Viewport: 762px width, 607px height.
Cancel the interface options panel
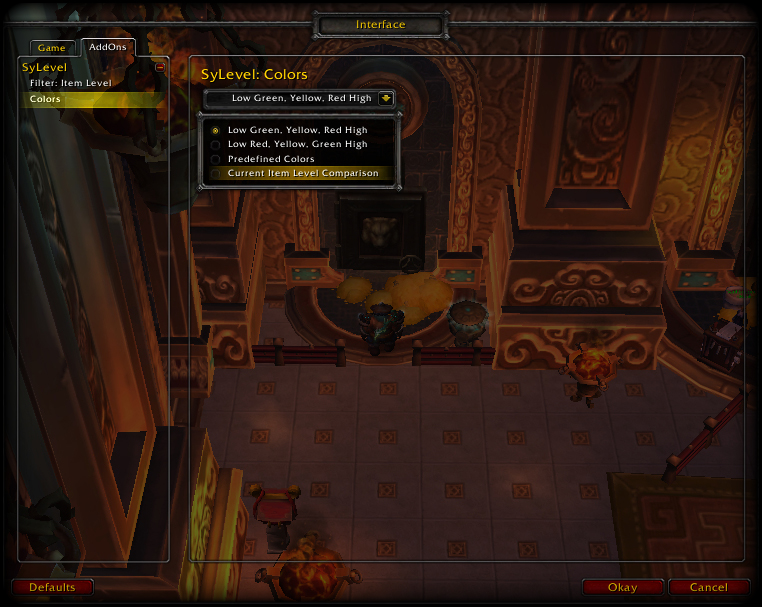pyautogui.click(x=708, y=587)
